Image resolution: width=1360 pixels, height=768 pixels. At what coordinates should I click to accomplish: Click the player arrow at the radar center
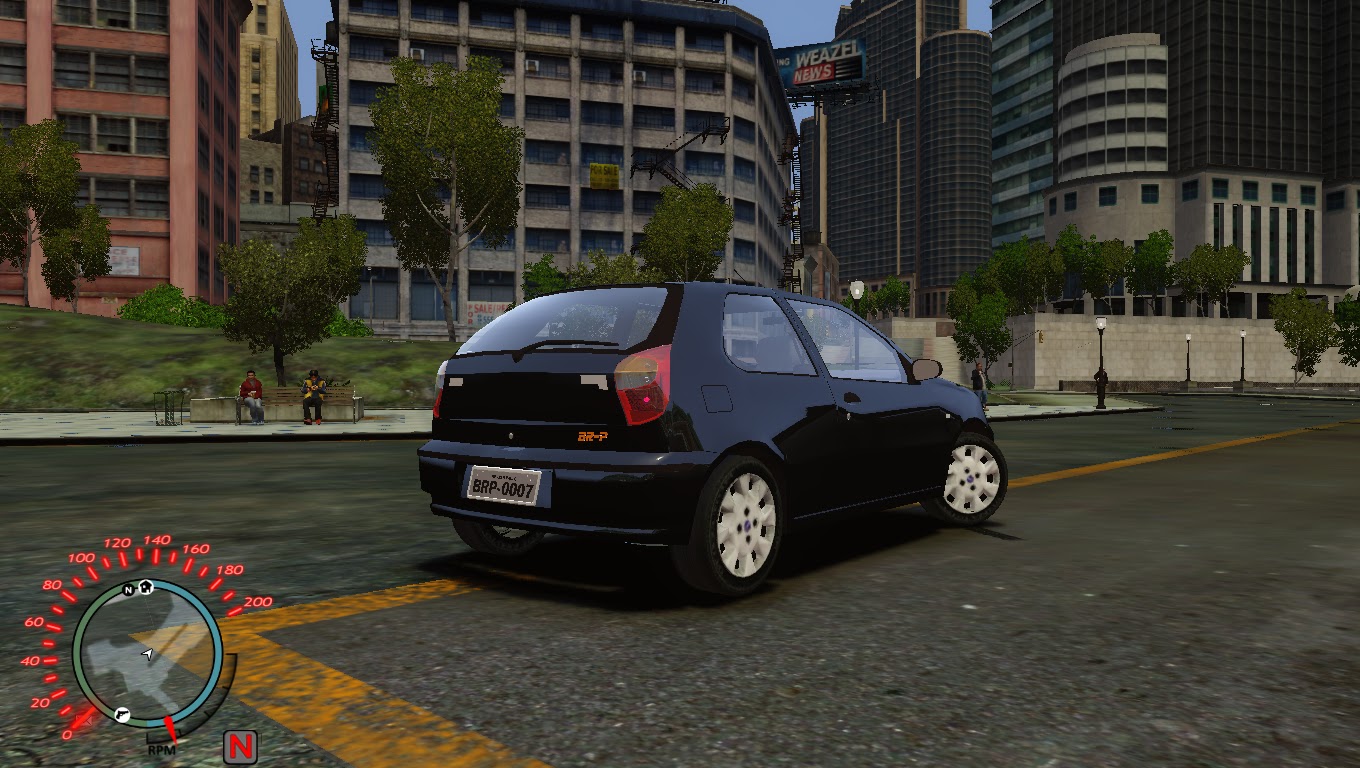[148, 654]
